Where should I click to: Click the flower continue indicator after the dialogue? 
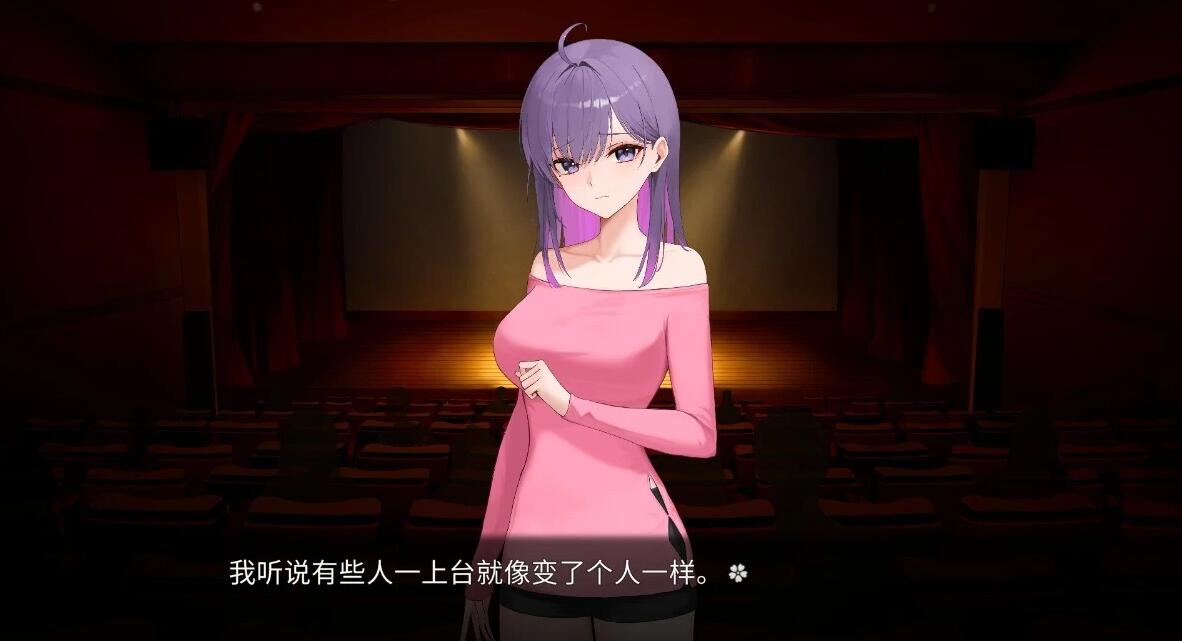click(738, 573)
